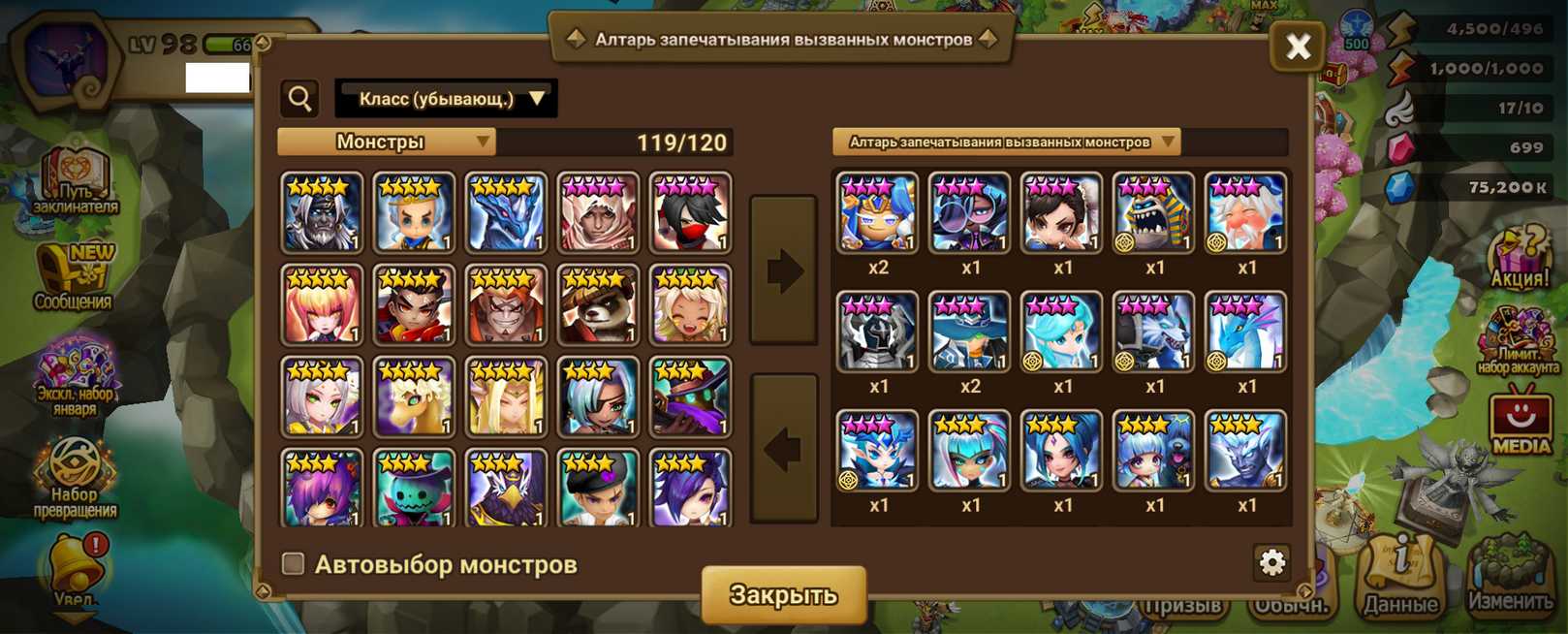1568x634 pixels.
Task: Retrieve monster with the left arrow button
Action: (x=784, y=449)
